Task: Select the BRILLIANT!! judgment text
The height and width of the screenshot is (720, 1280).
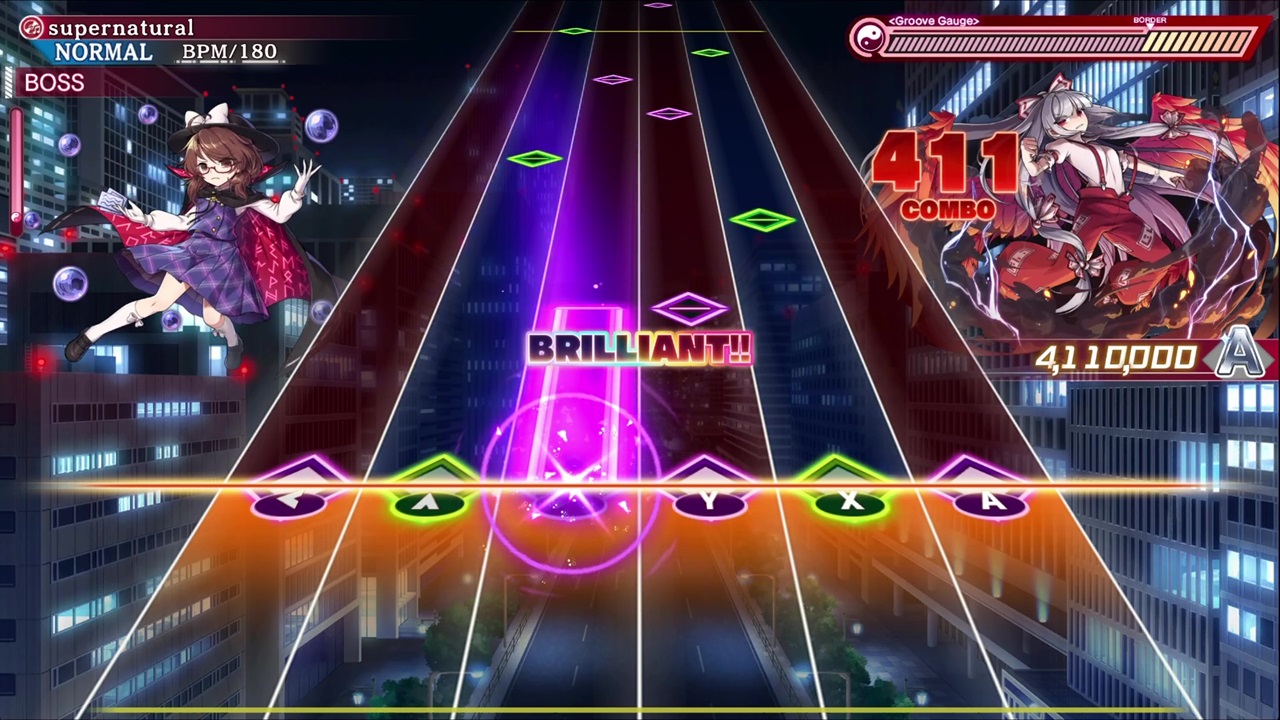Action: pyautogui.click(x=640, y=350)
